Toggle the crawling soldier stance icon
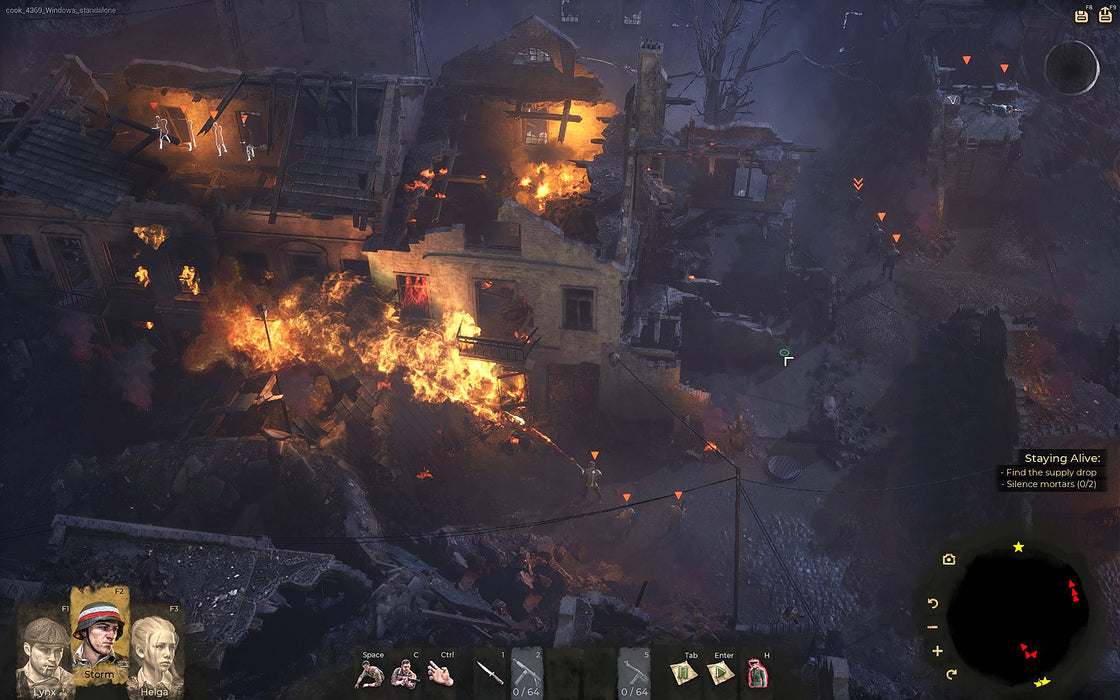Screen dimensions: 1120x700 [371, 673]
